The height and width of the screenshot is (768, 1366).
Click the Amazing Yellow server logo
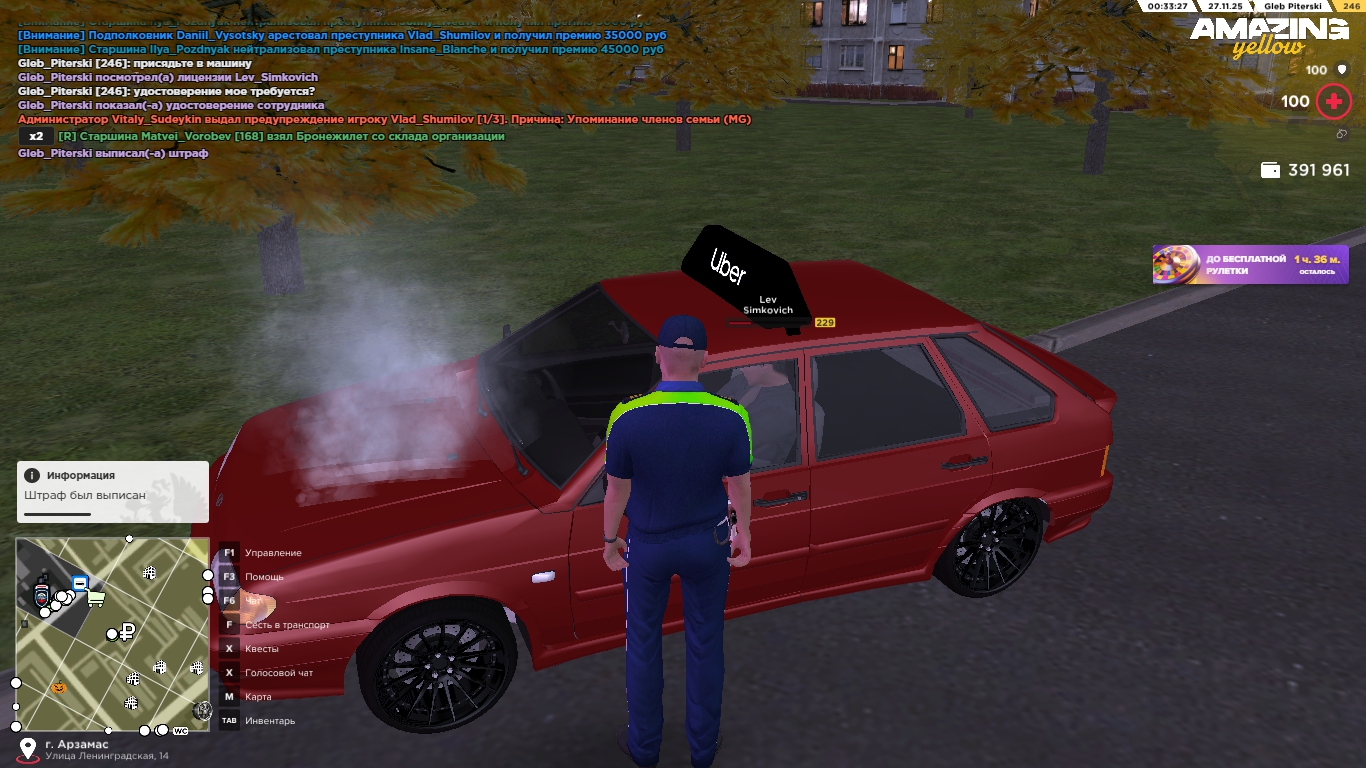coord(1268,36)
